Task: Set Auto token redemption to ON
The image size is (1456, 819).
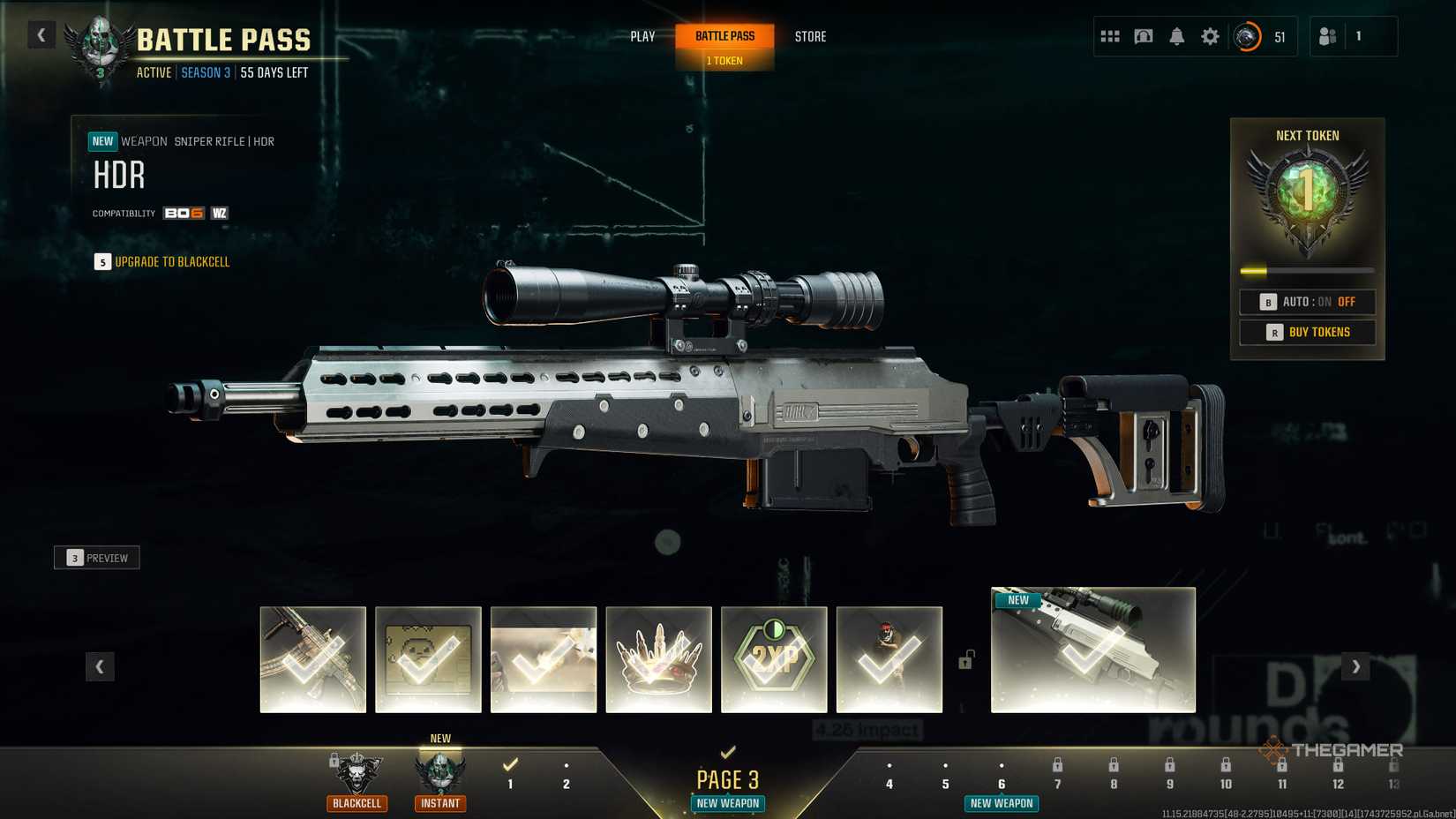Action: 1324,301
